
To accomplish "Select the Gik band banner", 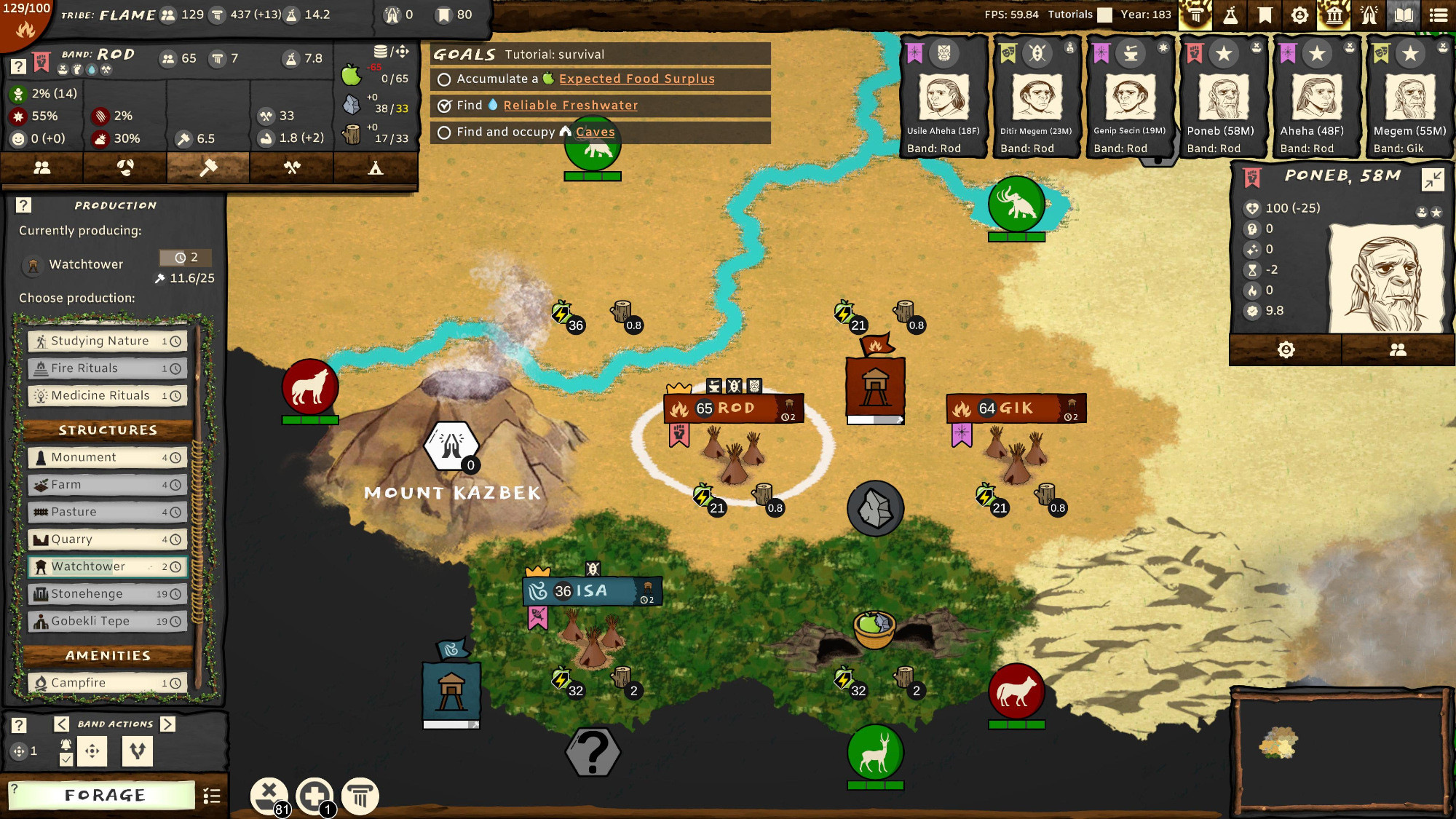I will [1016, 408].
